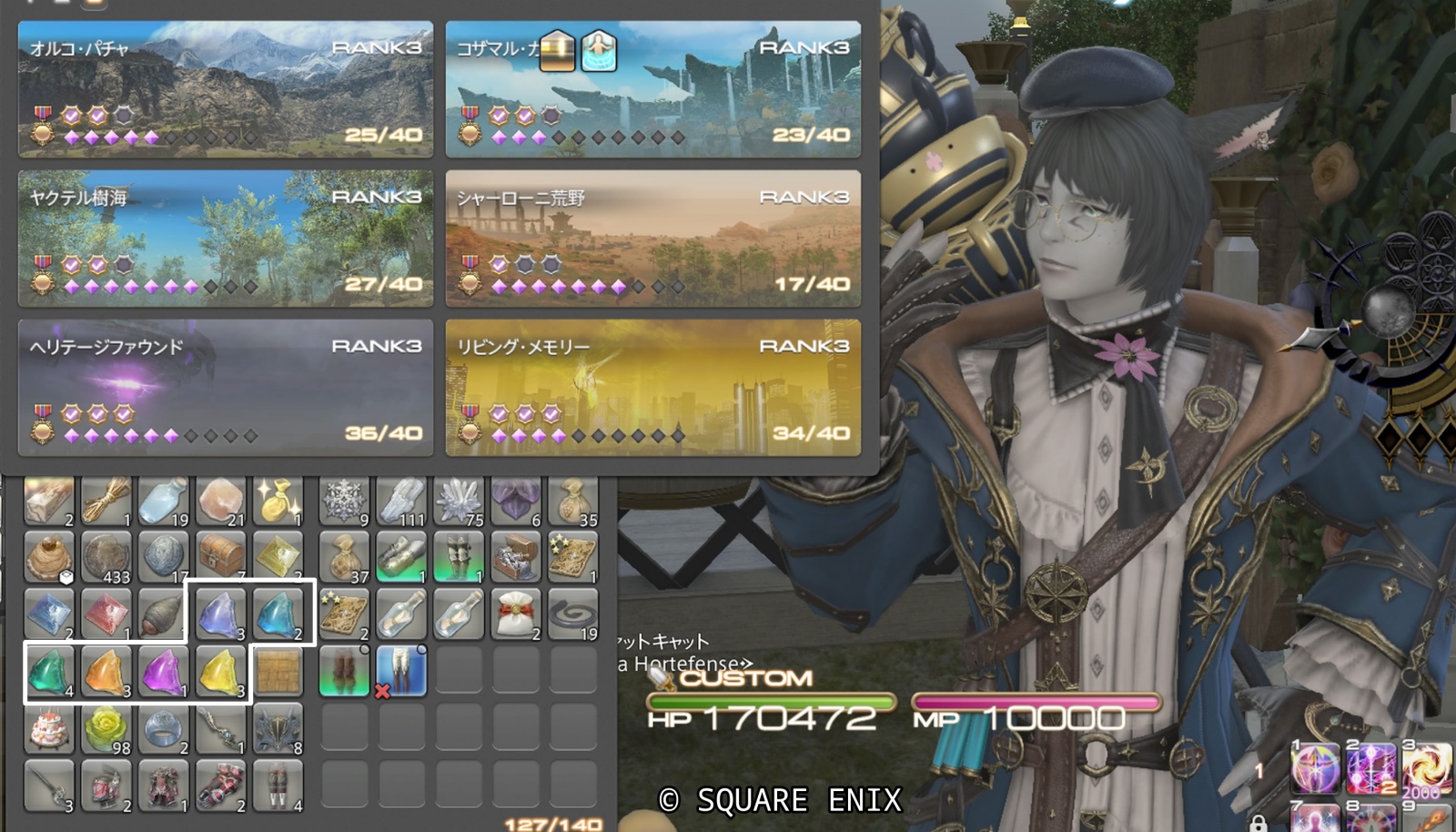Click the trousers item with red X
This screenshot has width=1456, height=832.
pos(400,672)
